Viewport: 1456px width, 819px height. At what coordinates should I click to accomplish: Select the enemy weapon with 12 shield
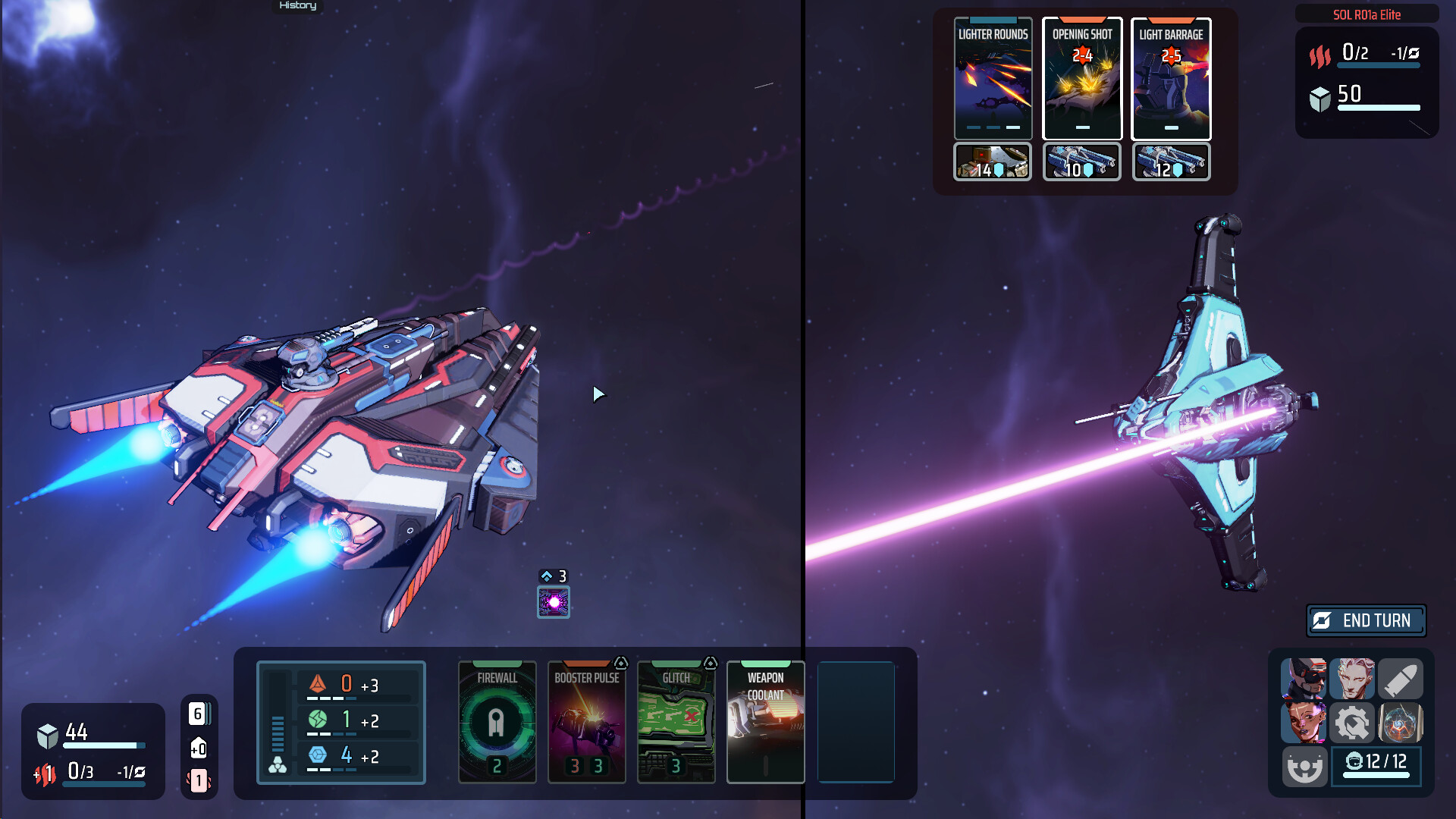pos(1171,162)
